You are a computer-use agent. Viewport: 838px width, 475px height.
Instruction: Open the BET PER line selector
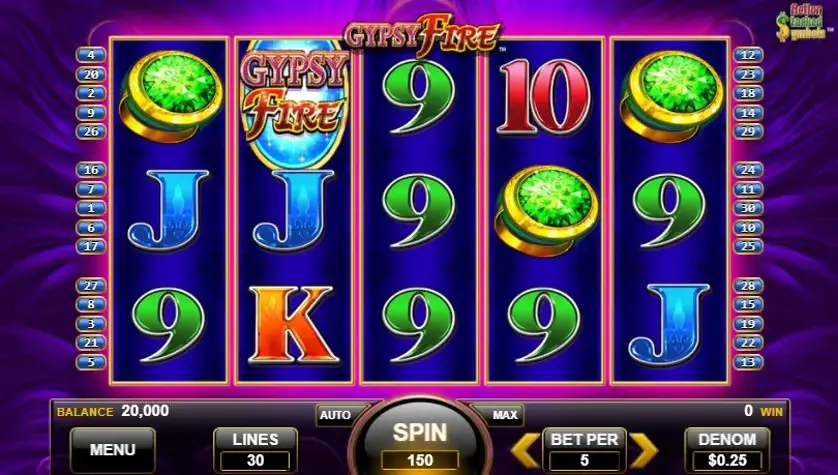point(584,449)
